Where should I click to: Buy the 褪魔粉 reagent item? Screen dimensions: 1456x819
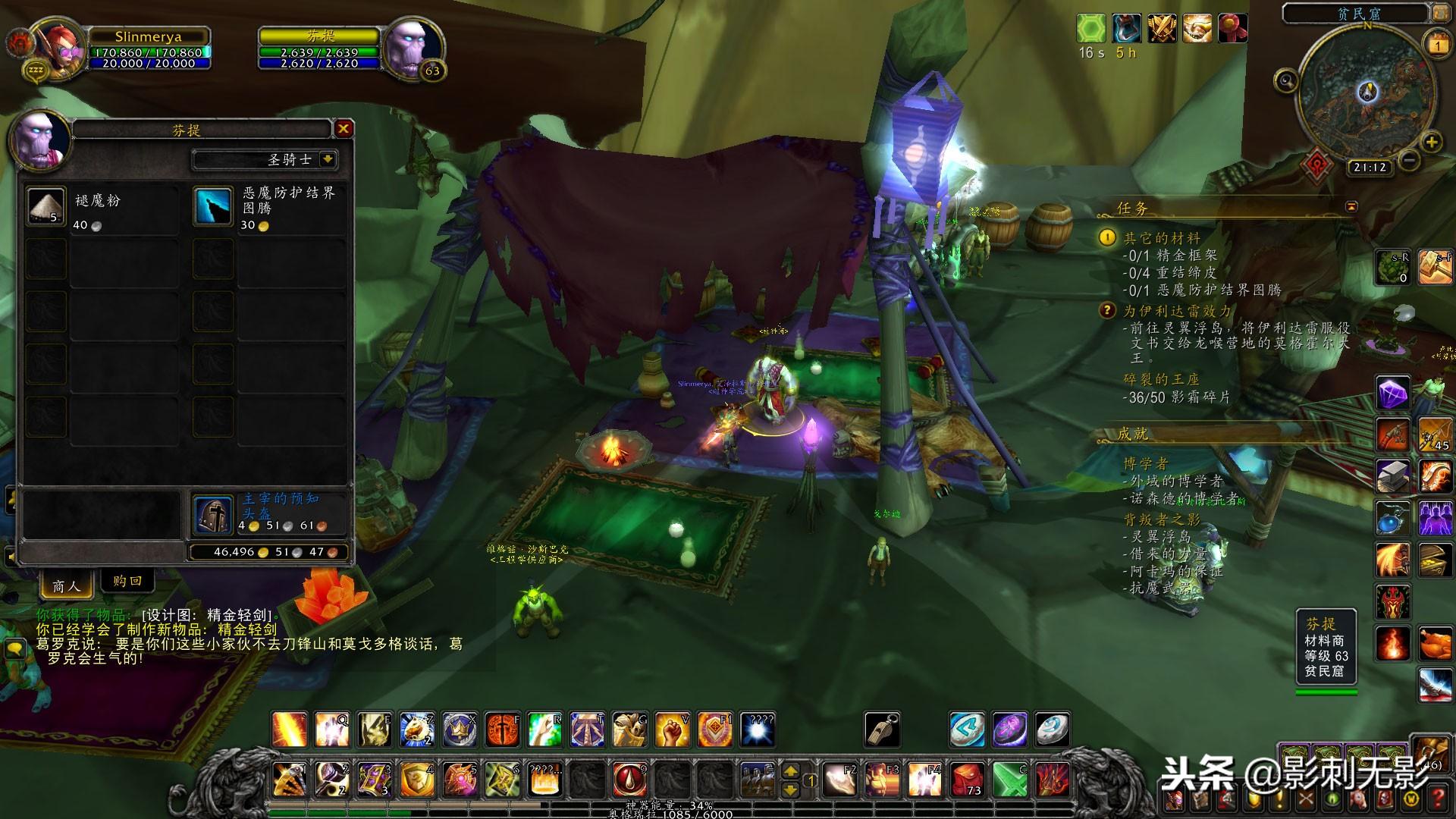click(46, 206)
